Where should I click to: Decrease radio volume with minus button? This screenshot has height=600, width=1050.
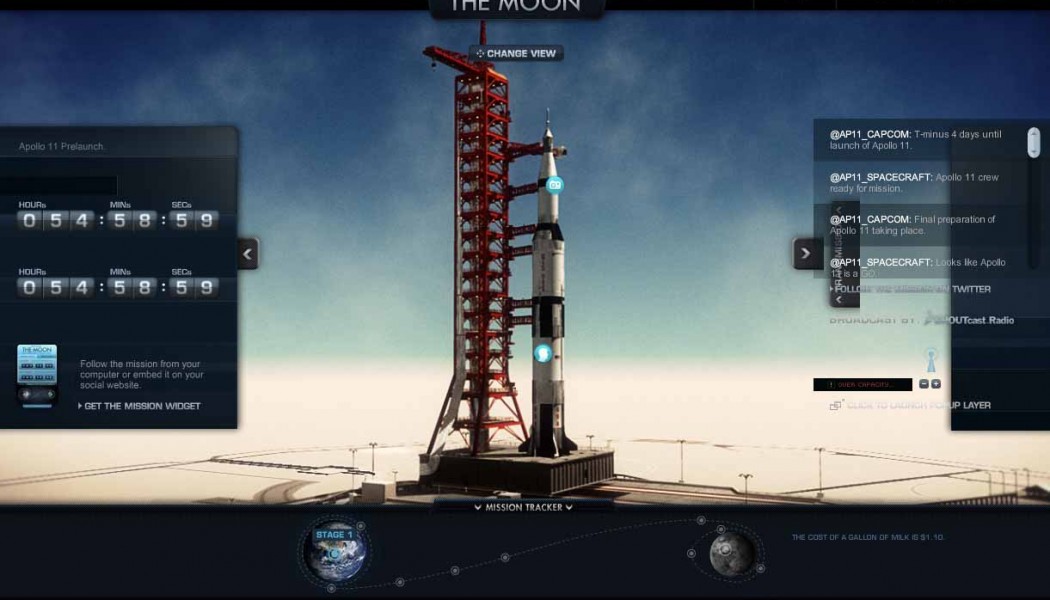[x=924, y=384]
